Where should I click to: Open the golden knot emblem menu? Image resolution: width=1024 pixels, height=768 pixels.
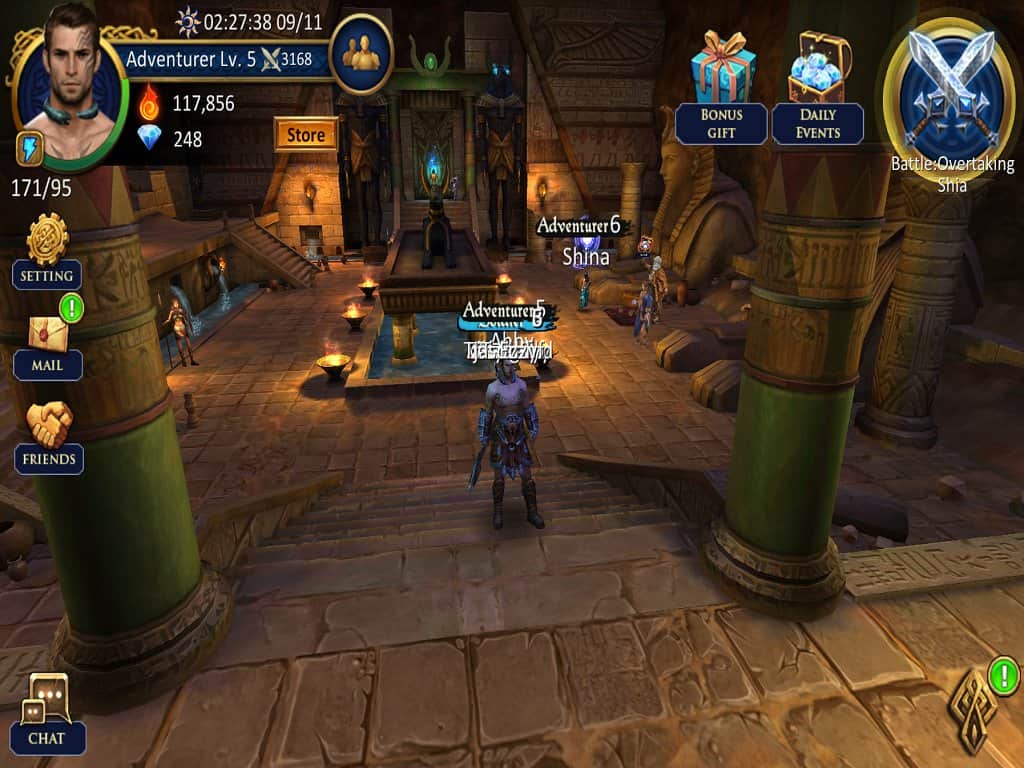pyautogui.click(x=970, y=708)
